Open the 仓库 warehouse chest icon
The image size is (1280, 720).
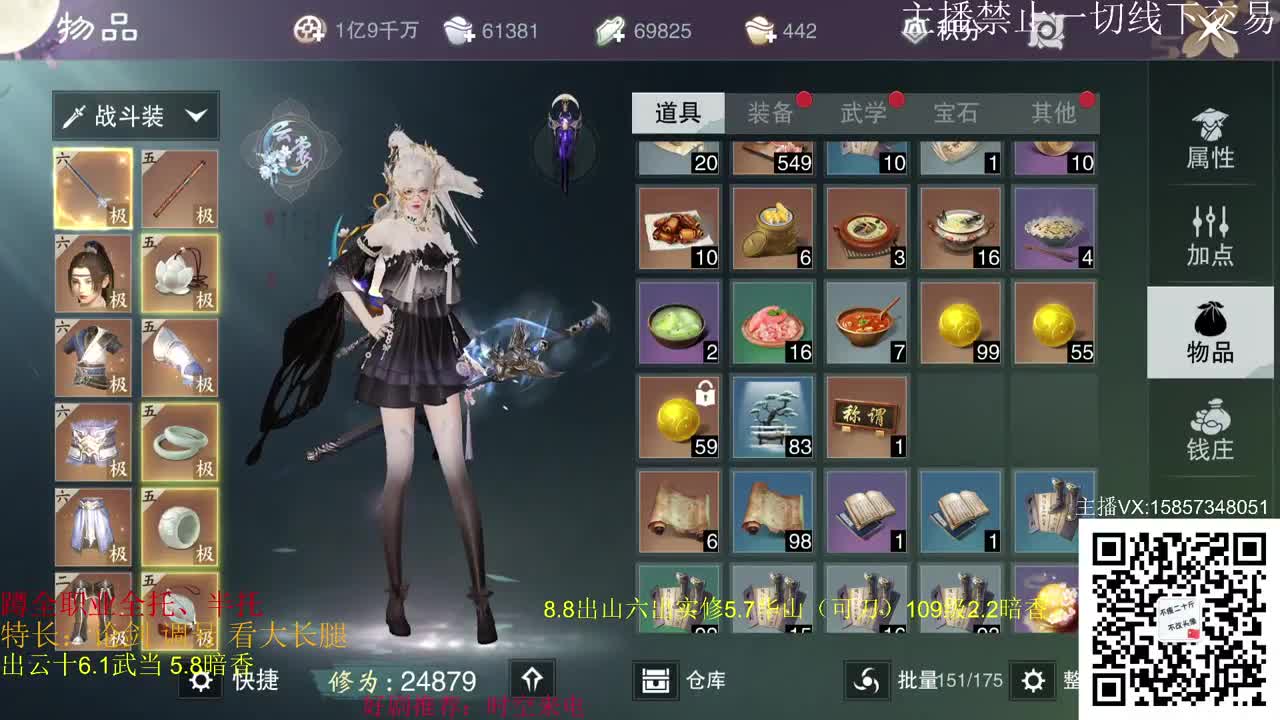tap(655, 680)
